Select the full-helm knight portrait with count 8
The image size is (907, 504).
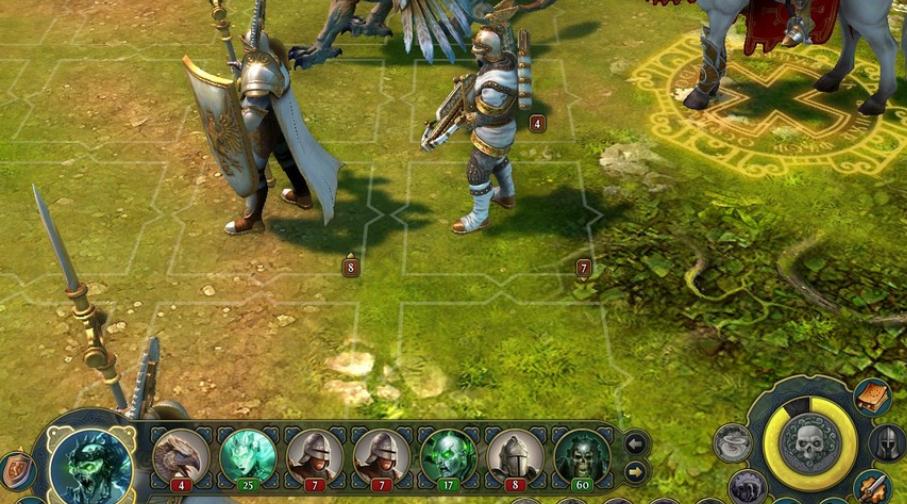(x=515, y=455)
